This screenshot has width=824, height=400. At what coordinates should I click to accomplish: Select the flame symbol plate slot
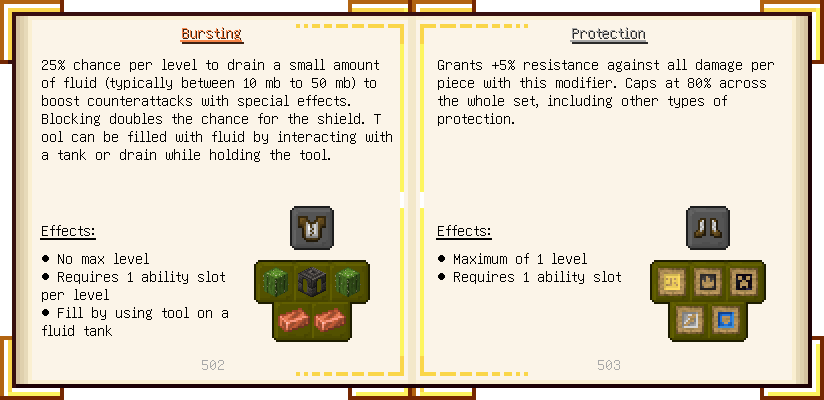[707, 282]
